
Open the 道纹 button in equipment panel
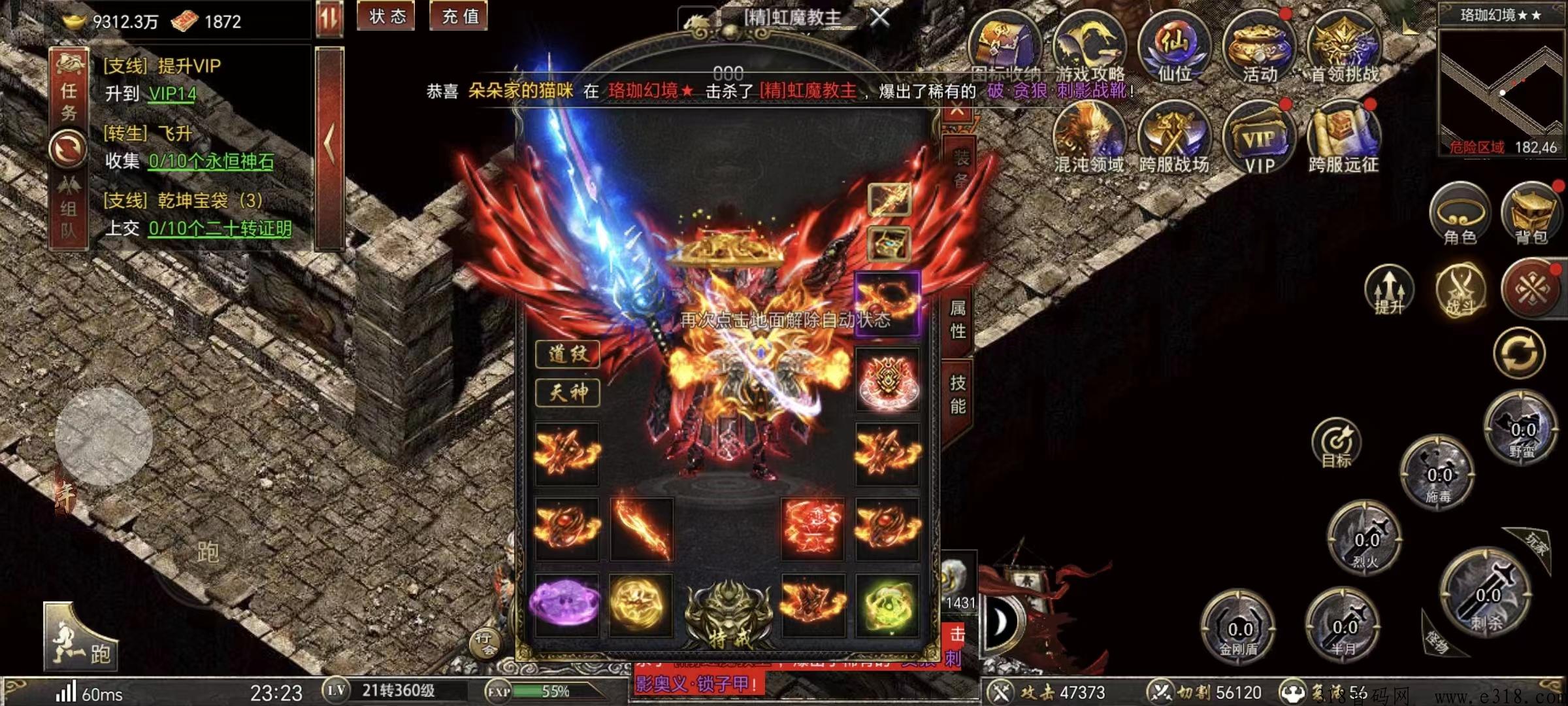(567, 354)
